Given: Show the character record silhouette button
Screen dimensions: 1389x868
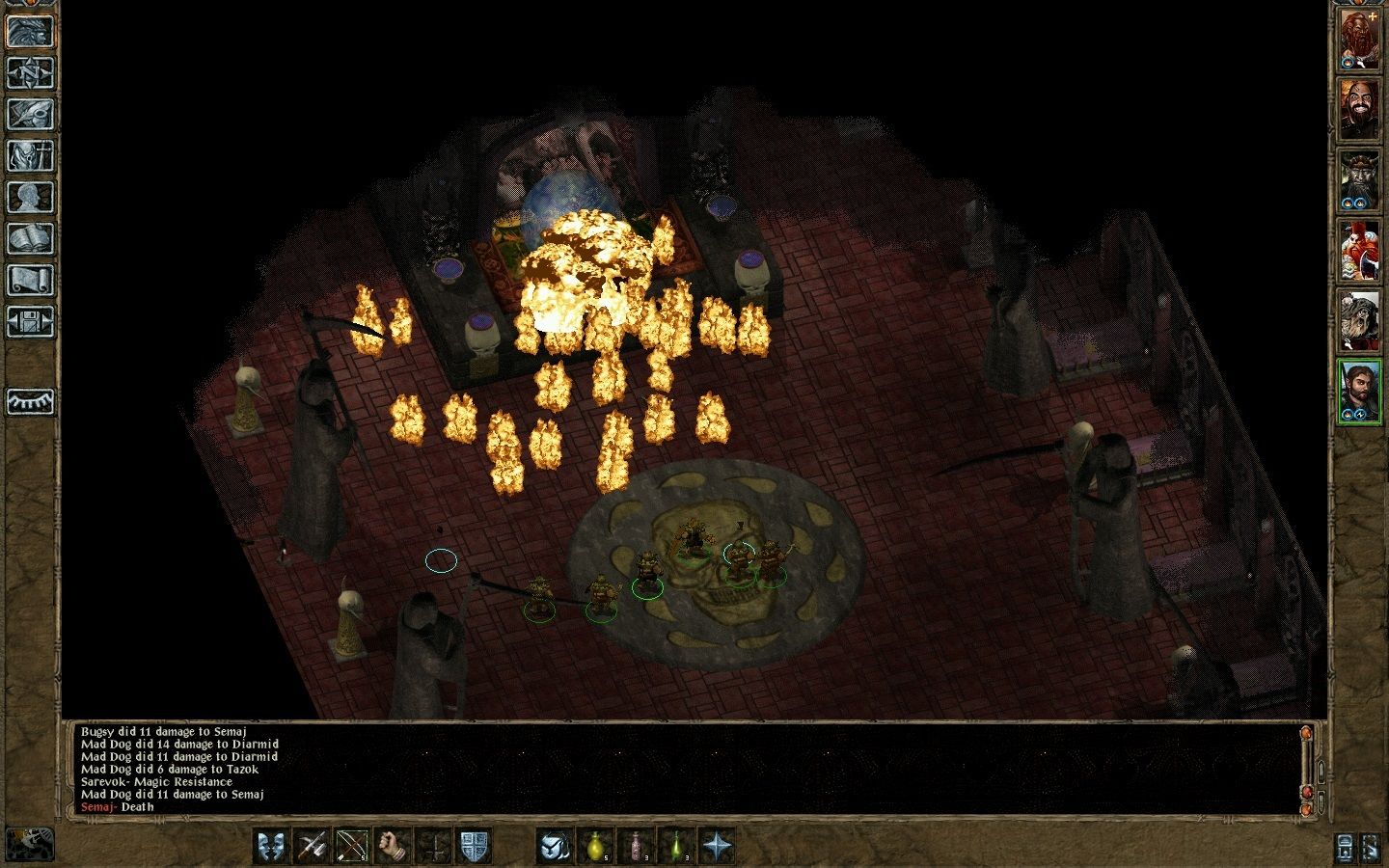Looking at the screenshot, I should click(x=30, y=197).
